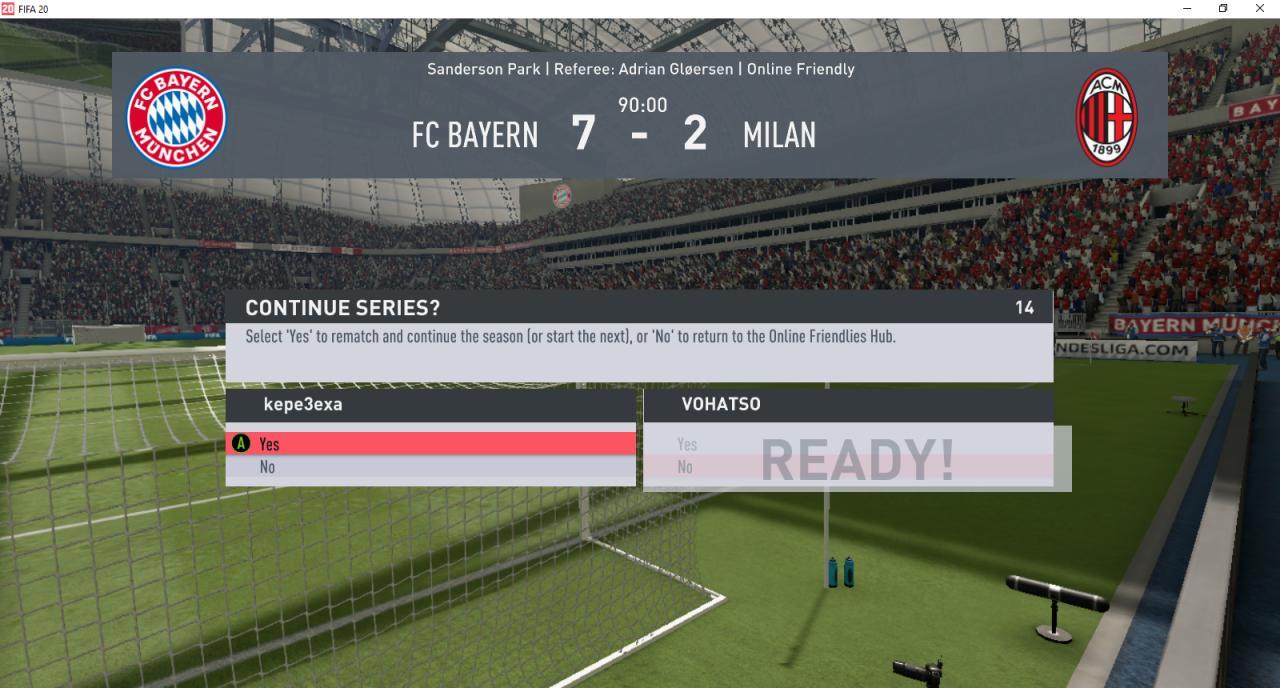The image size is (1280, 688).
Task: Choose 'Yes' to continue the series
Action: point(430,444)
